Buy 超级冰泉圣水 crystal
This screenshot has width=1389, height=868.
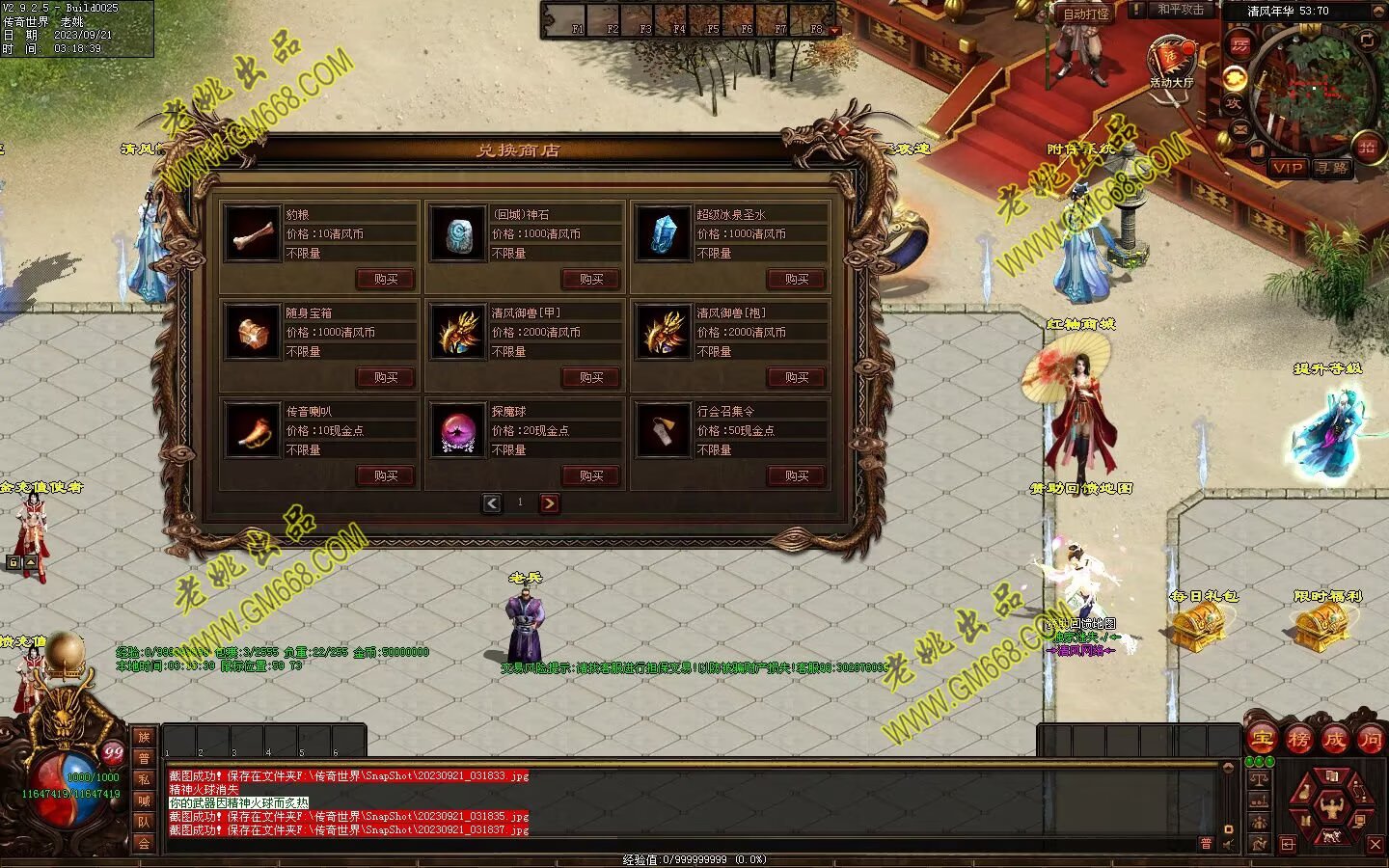click(x=797, y=279)
